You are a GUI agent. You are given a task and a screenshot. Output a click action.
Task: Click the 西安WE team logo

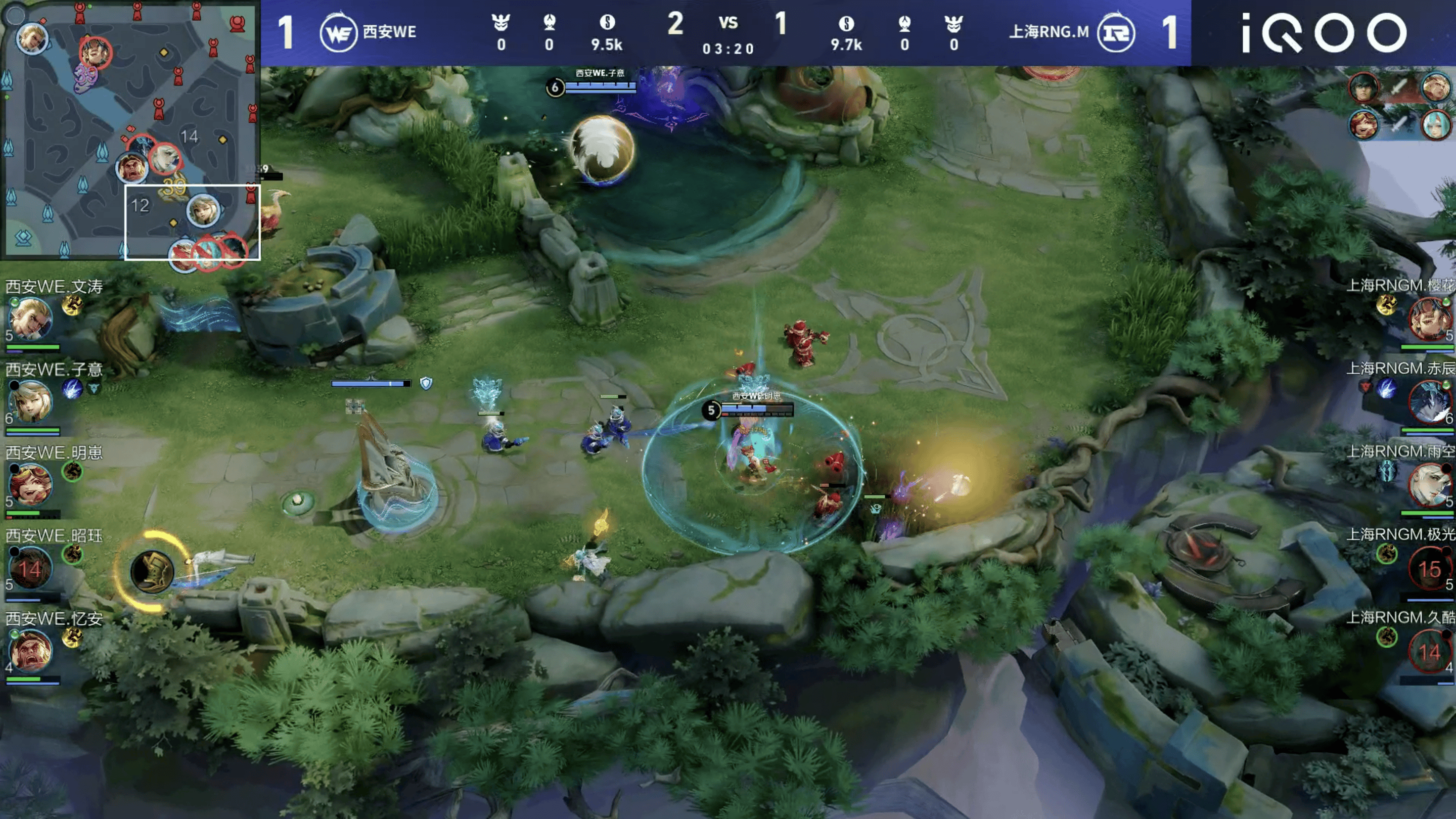click(338, 33)
